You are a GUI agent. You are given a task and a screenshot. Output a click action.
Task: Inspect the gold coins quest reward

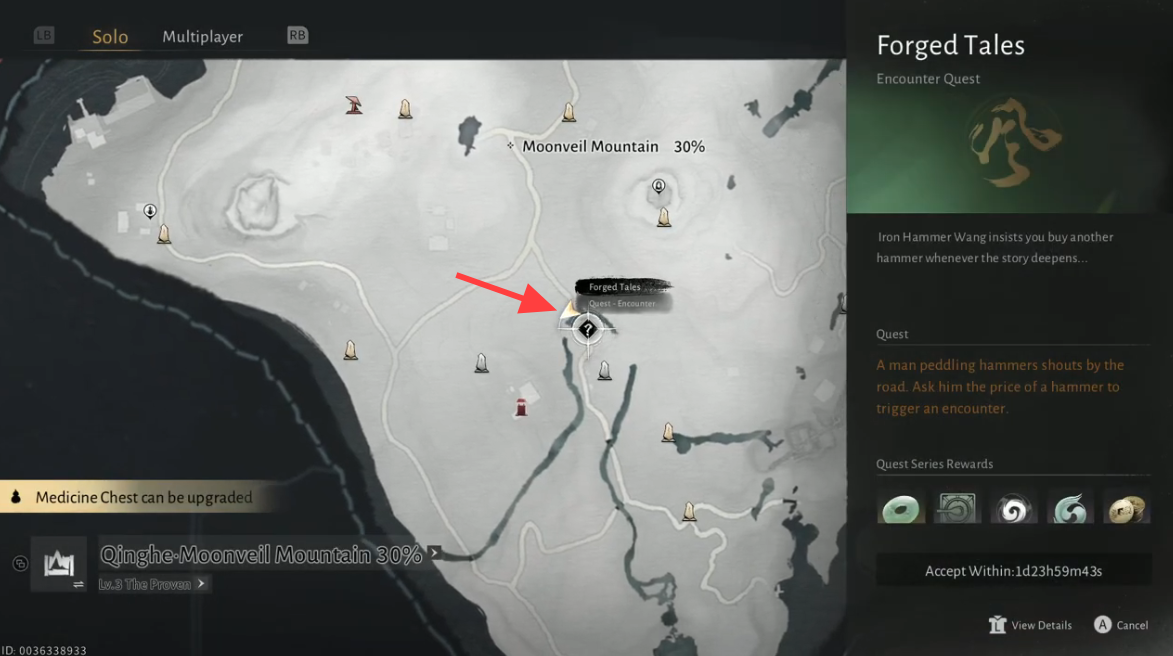1126,507
